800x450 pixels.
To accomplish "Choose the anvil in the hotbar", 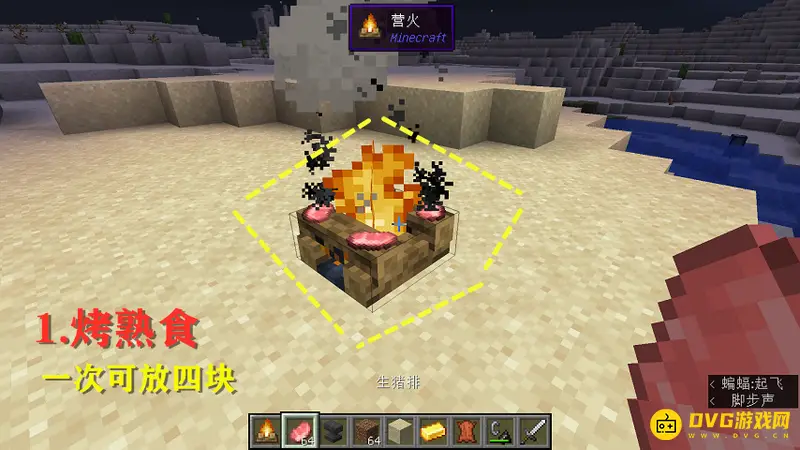I will [333, 431].
